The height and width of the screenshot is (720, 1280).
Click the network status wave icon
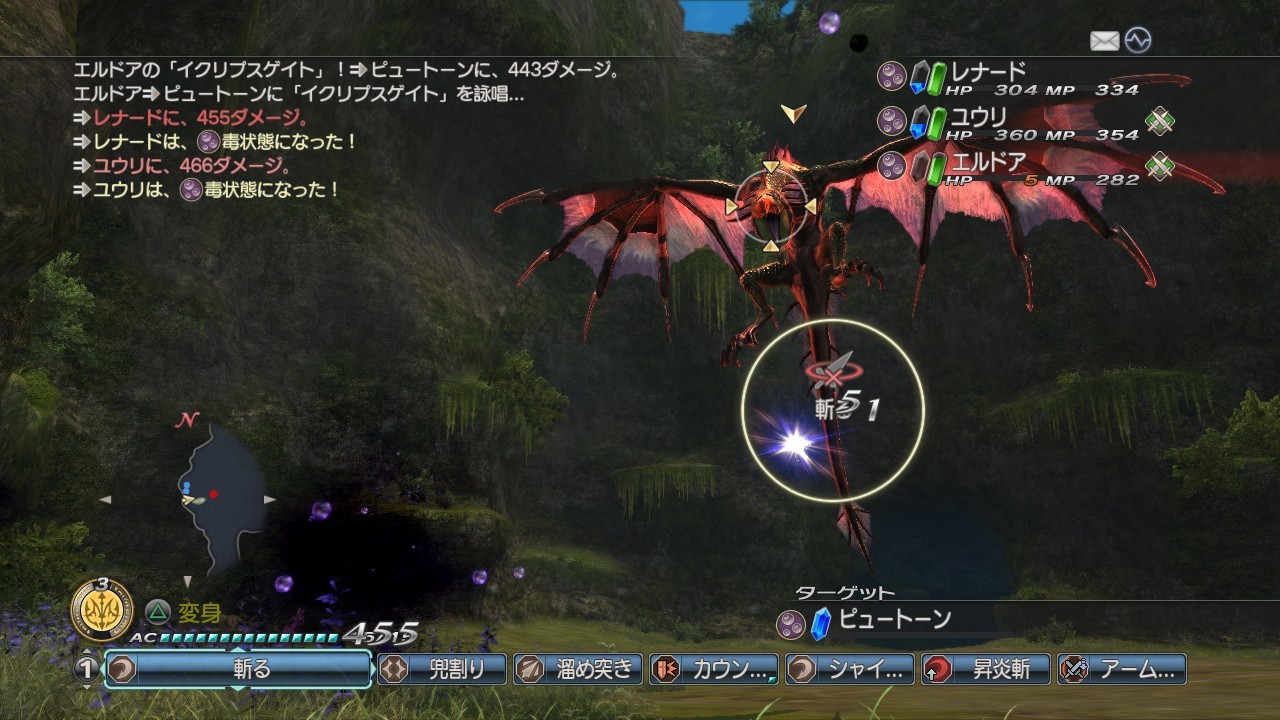[1138, 41]
